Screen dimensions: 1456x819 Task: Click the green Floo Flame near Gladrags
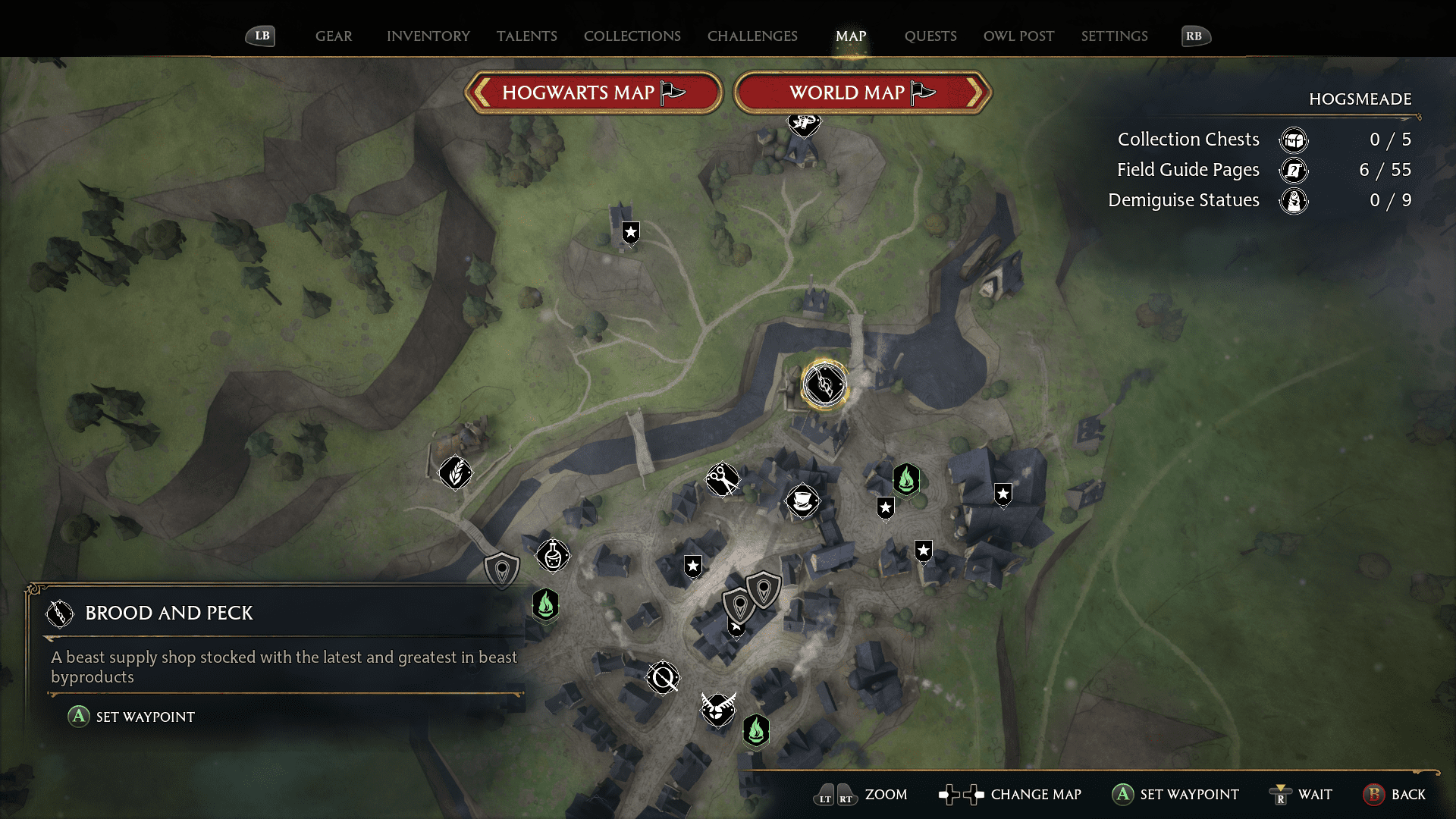(x=907, y=479)
